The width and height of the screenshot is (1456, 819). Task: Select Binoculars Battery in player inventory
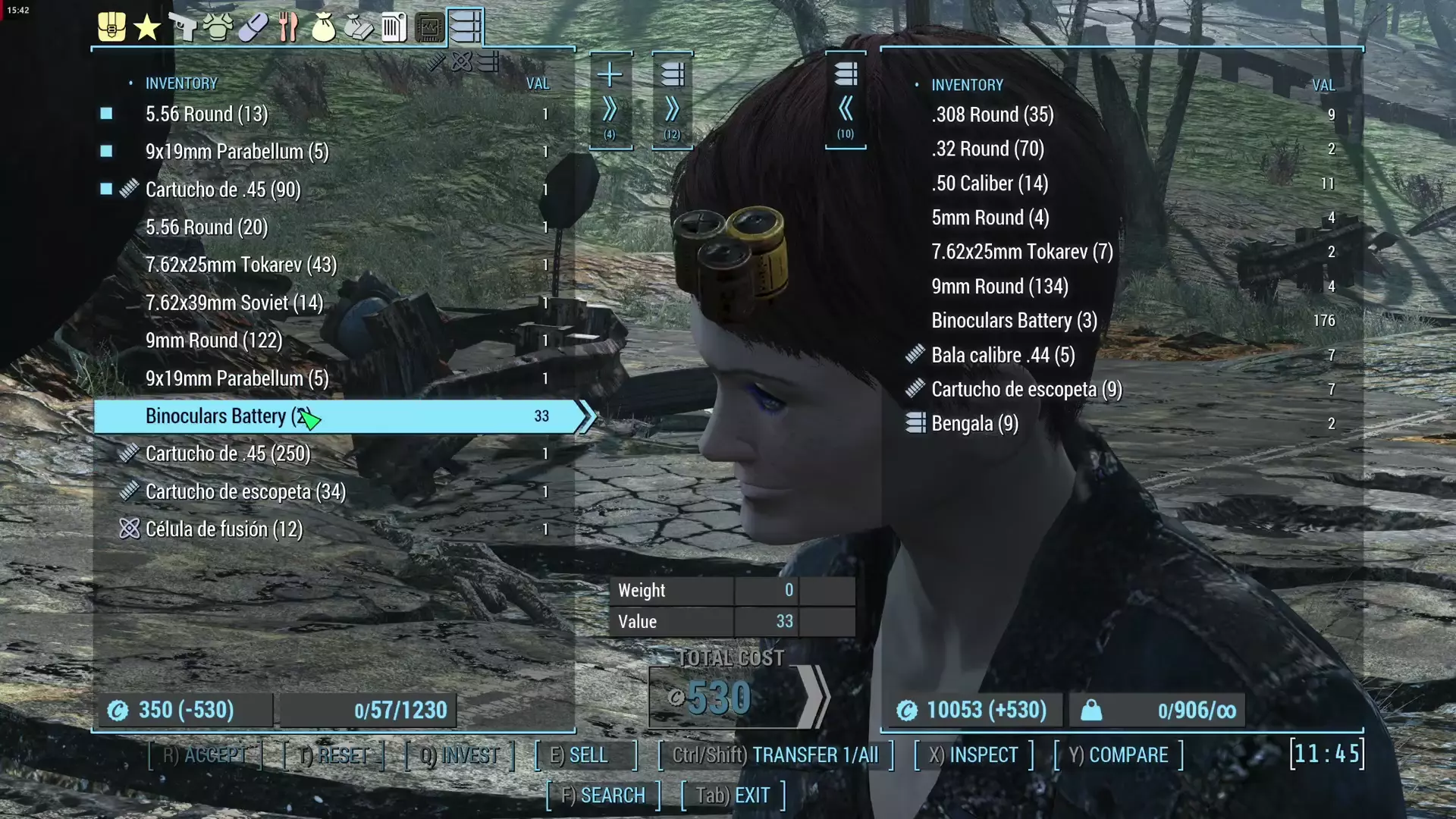click(334, 416)
